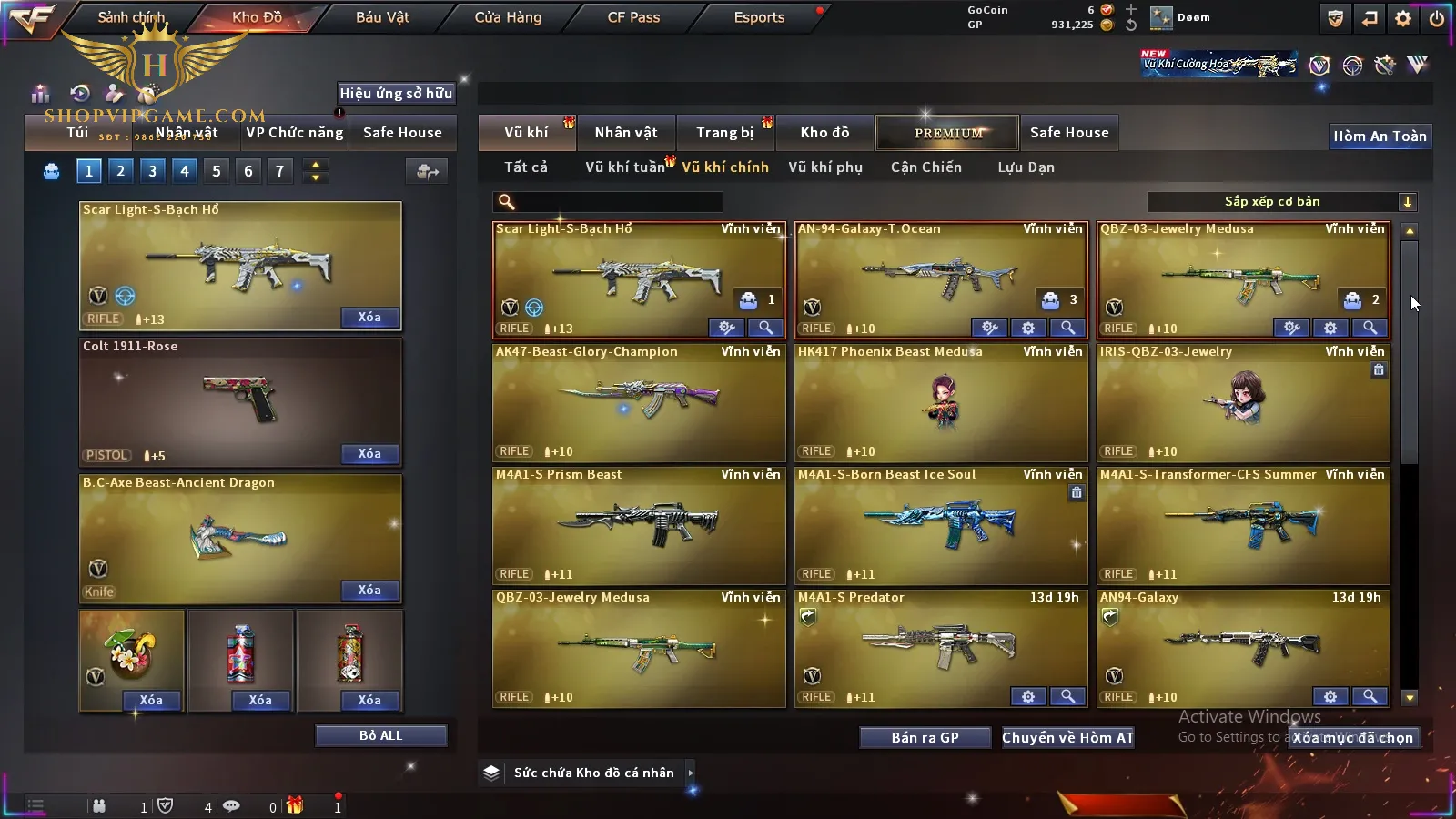Switch to the Trang bị tab
This screenshot has width=1456, height=819.
point(724,133)
